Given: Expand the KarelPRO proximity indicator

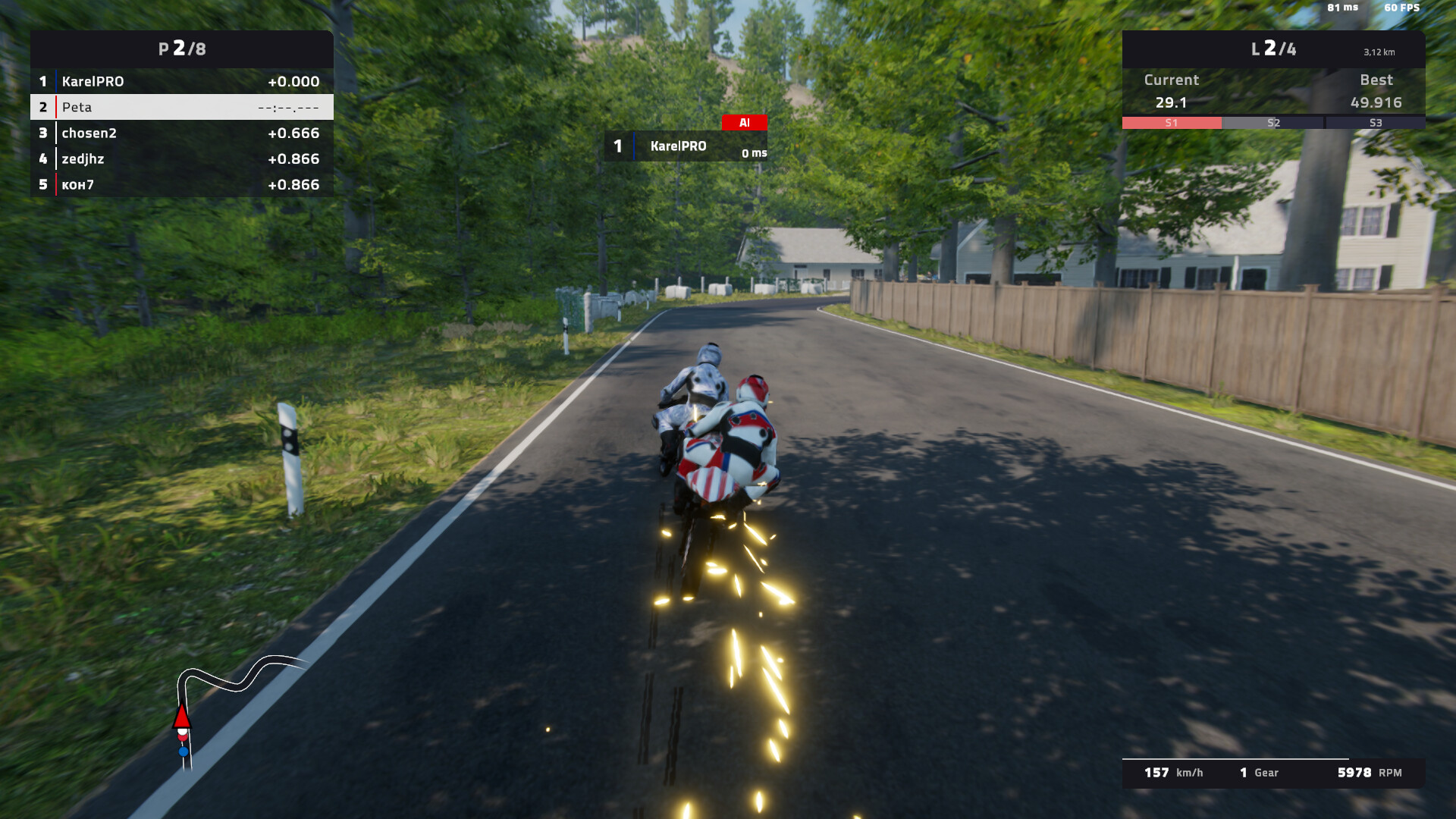Looking at the screenshot, I should coord(685,146).
